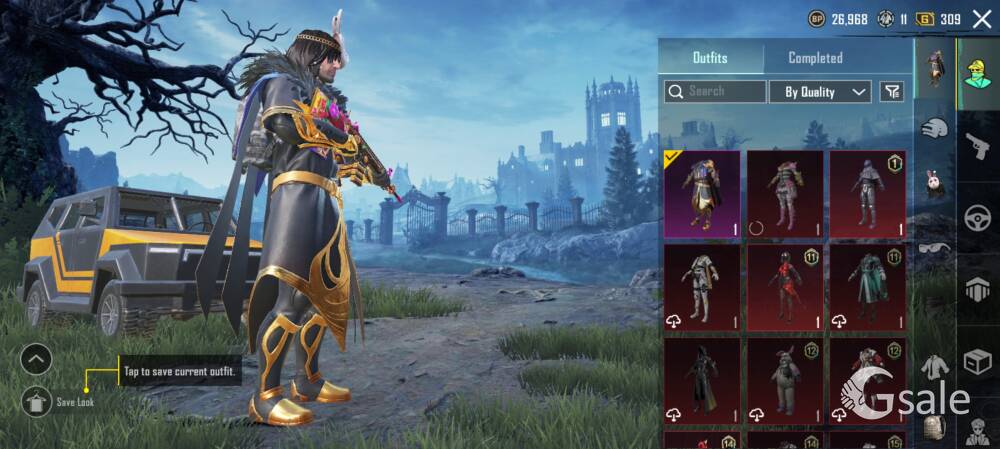Show the glasses eyewear subcategory
Viewport: 1000px width, 449px height.
934,248
